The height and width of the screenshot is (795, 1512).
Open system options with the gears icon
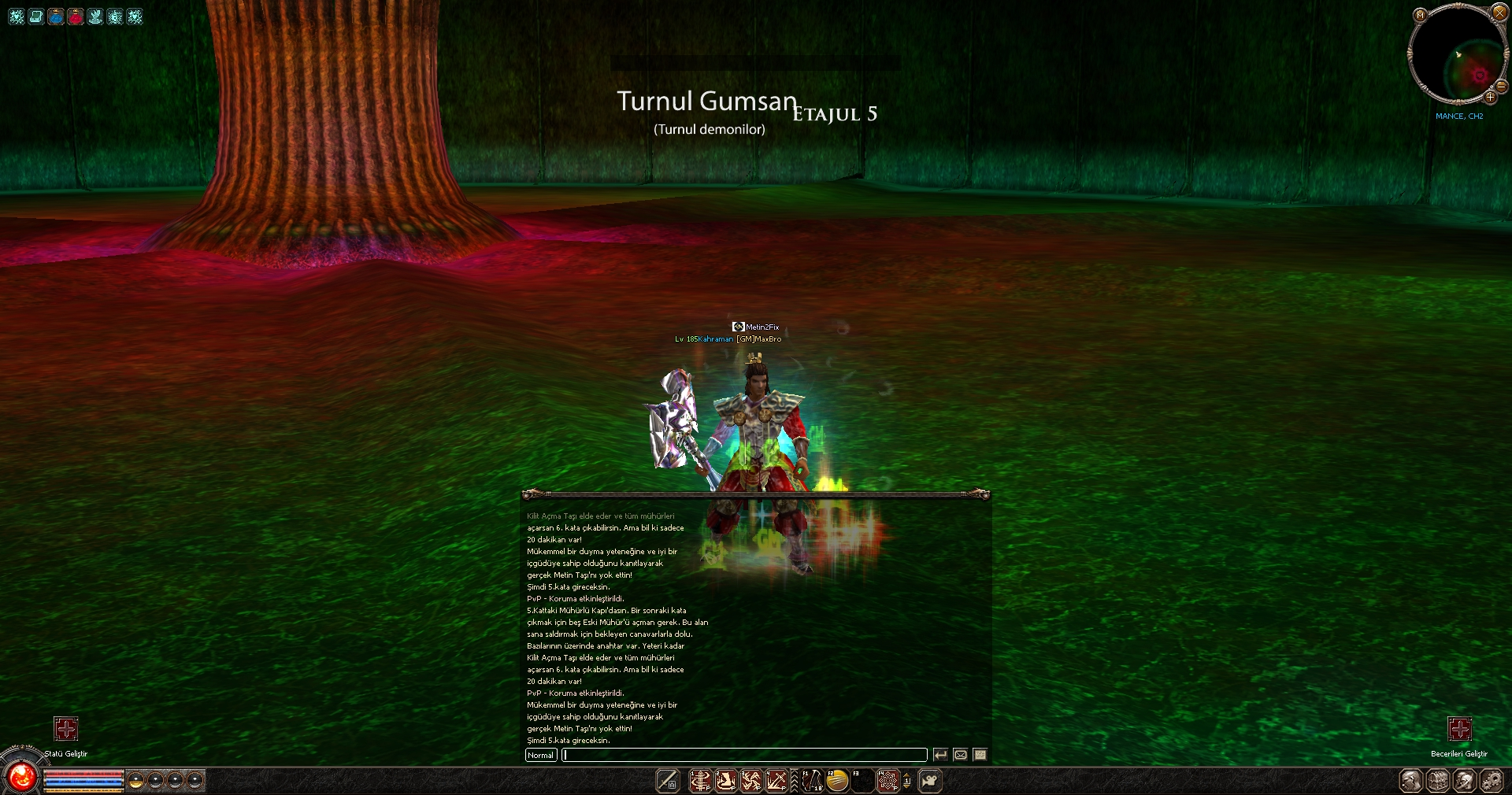1492,781
